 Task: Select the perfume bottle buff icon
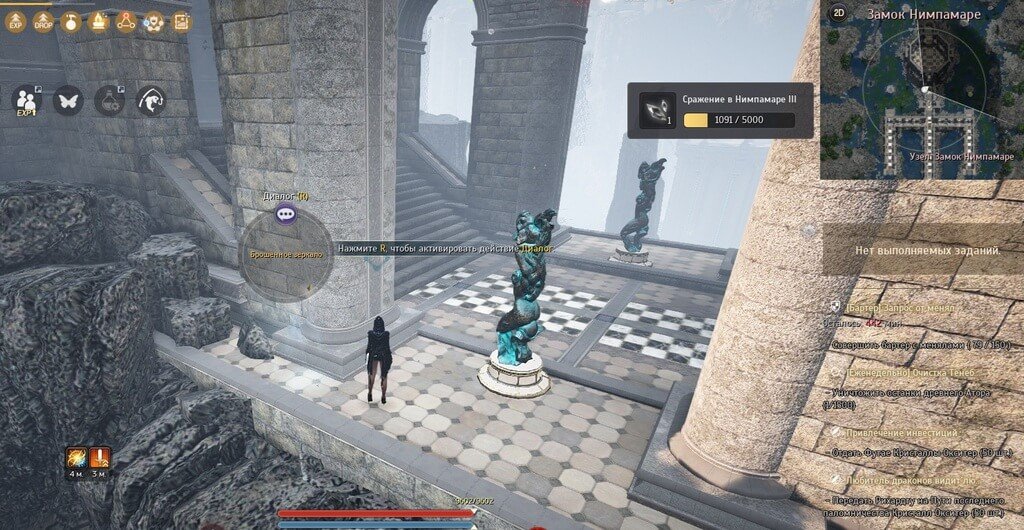71,21
